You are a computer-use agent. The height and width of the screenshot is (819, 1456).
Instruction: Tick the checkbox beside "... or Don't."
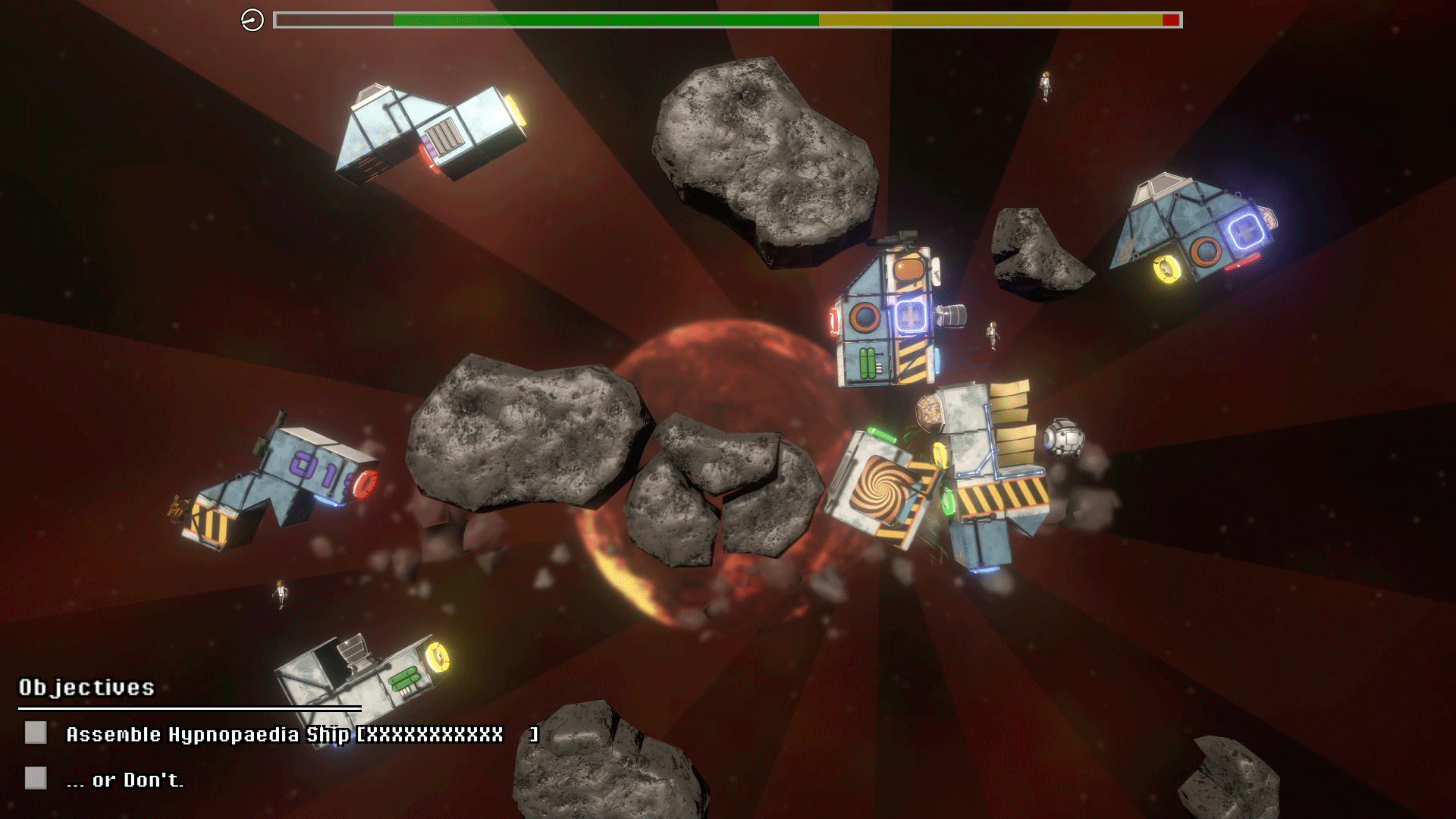(36, 778)
